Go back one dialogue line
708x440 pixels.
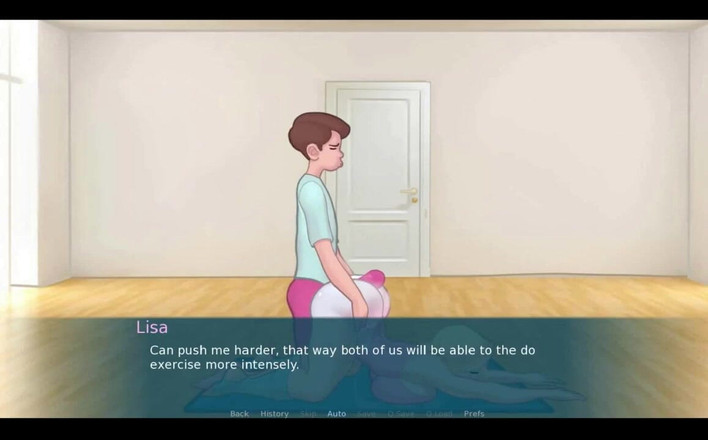point(239,413)
